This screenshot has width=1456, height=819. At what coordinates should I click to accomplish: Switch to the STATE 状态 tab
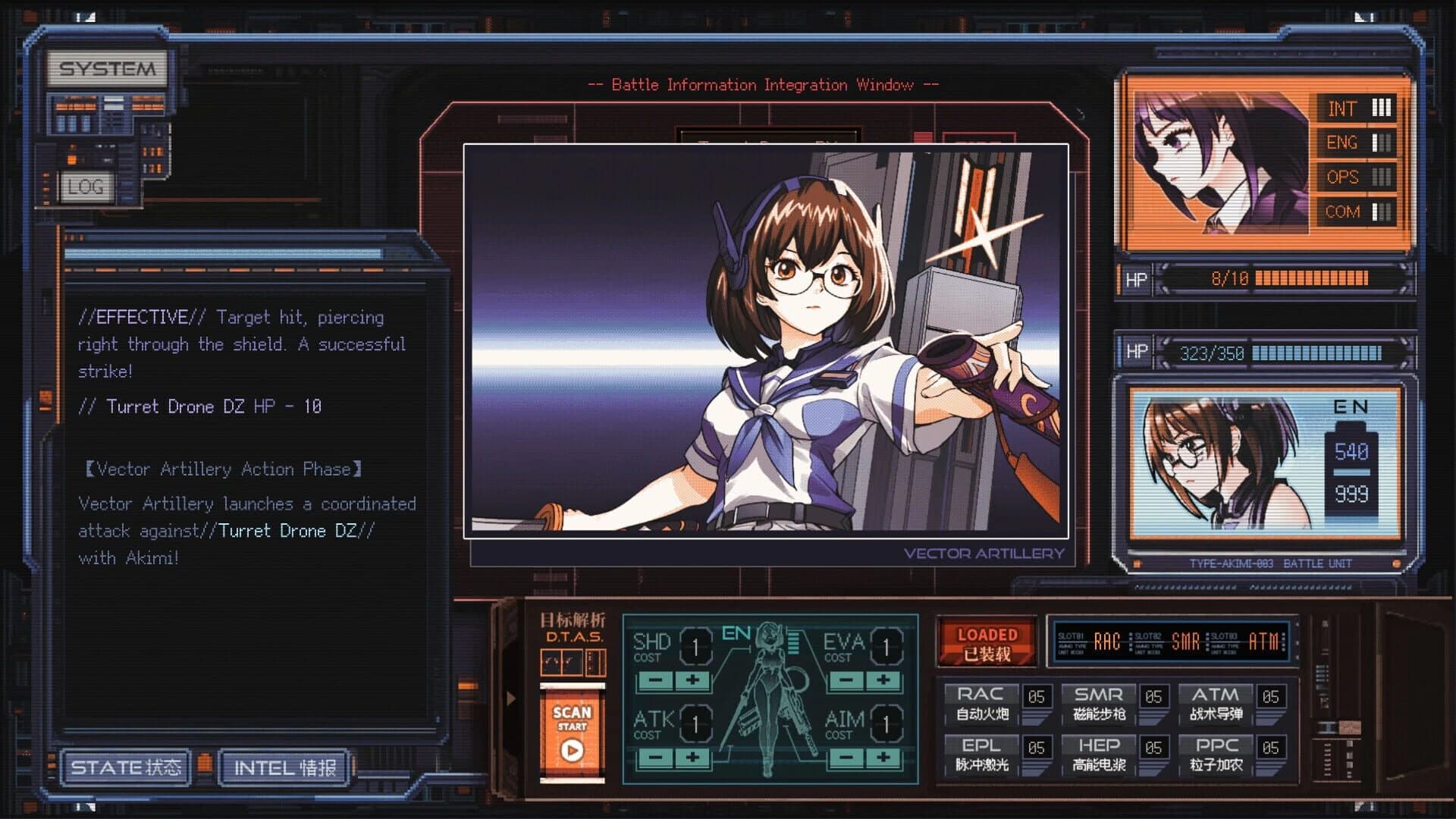pyautogui.click(x=126, y=768)
